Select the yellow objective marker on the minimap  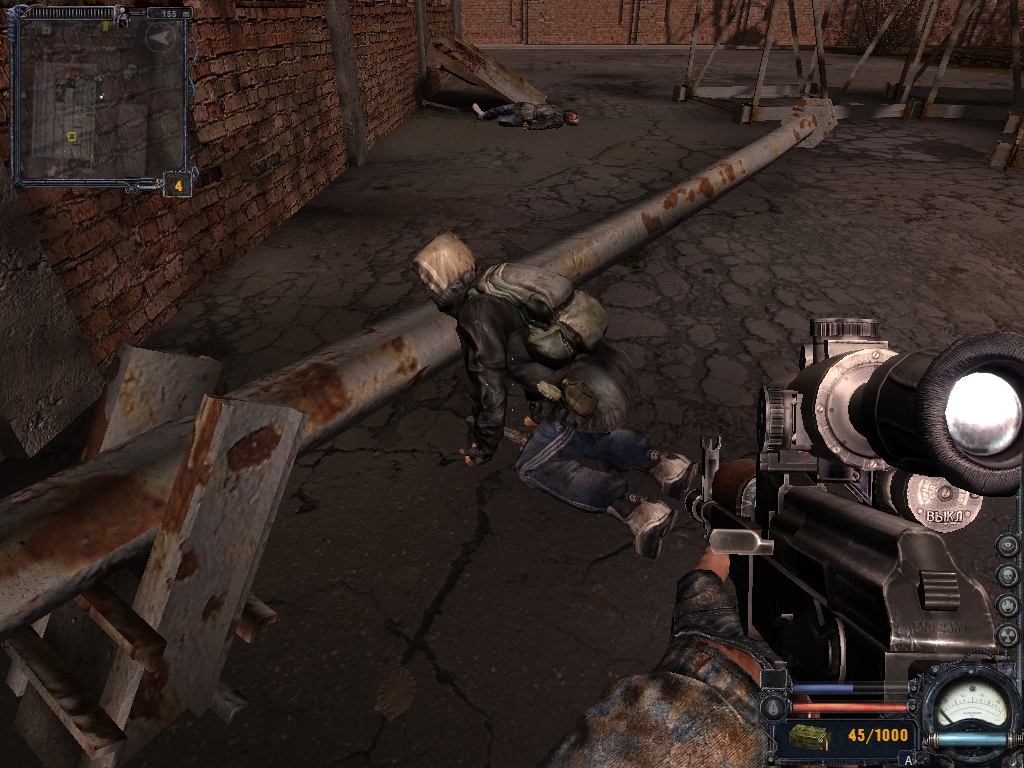pyautogui.click(x=72, y=136)
